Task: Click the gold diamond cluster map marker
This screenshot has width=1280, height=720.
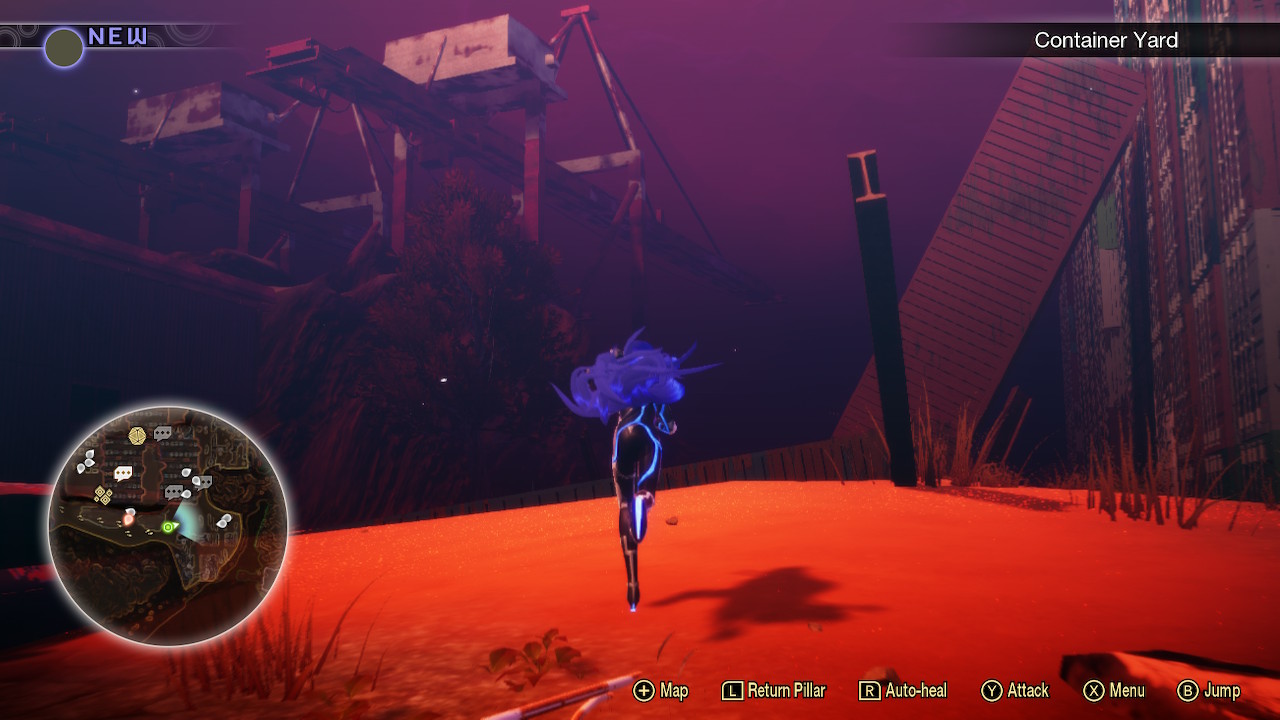Action: pos(102,494)
